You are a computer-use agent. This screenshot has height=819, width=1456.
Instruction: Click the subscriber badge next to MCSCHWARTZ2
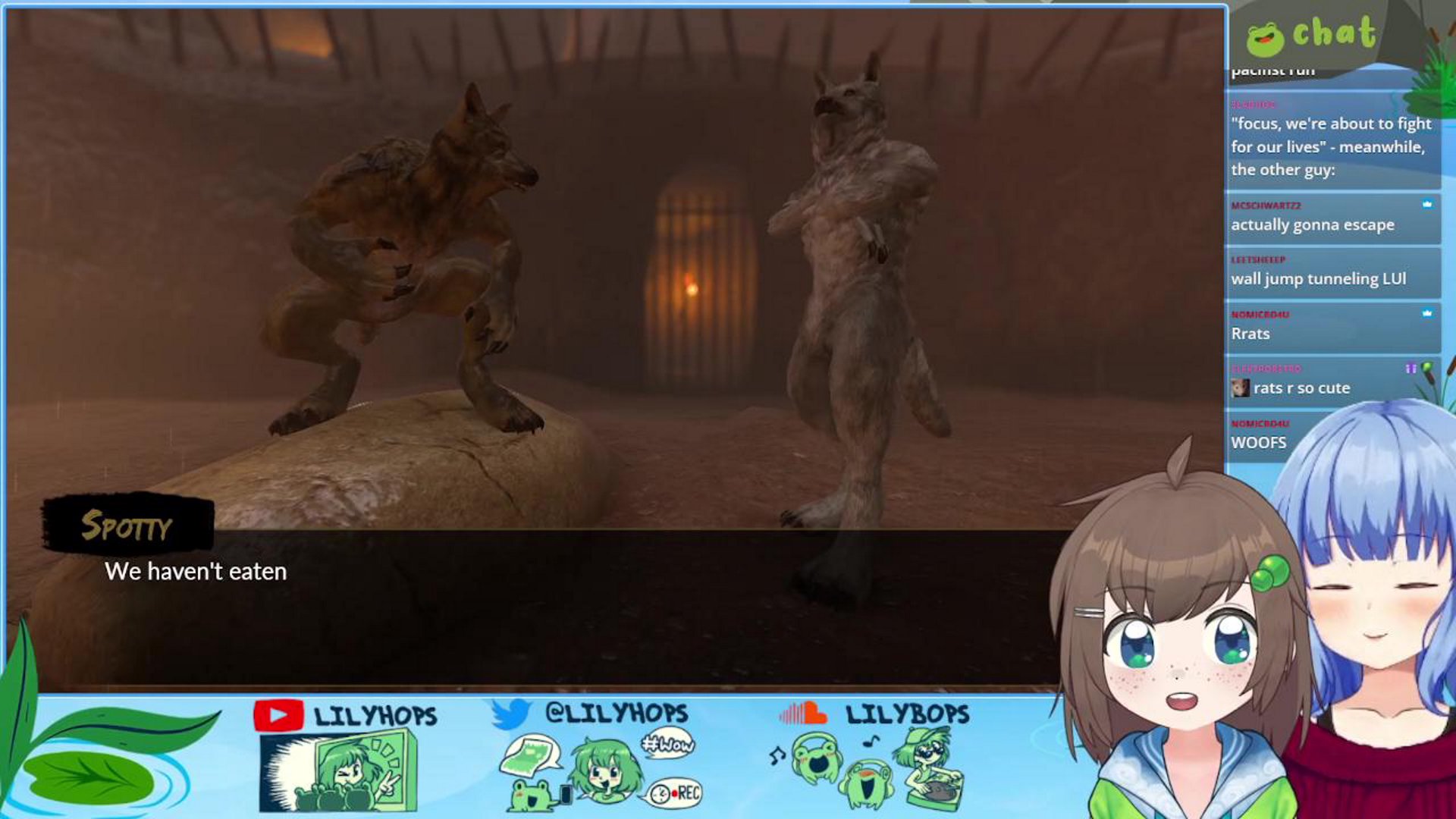tap(1429, 205)
